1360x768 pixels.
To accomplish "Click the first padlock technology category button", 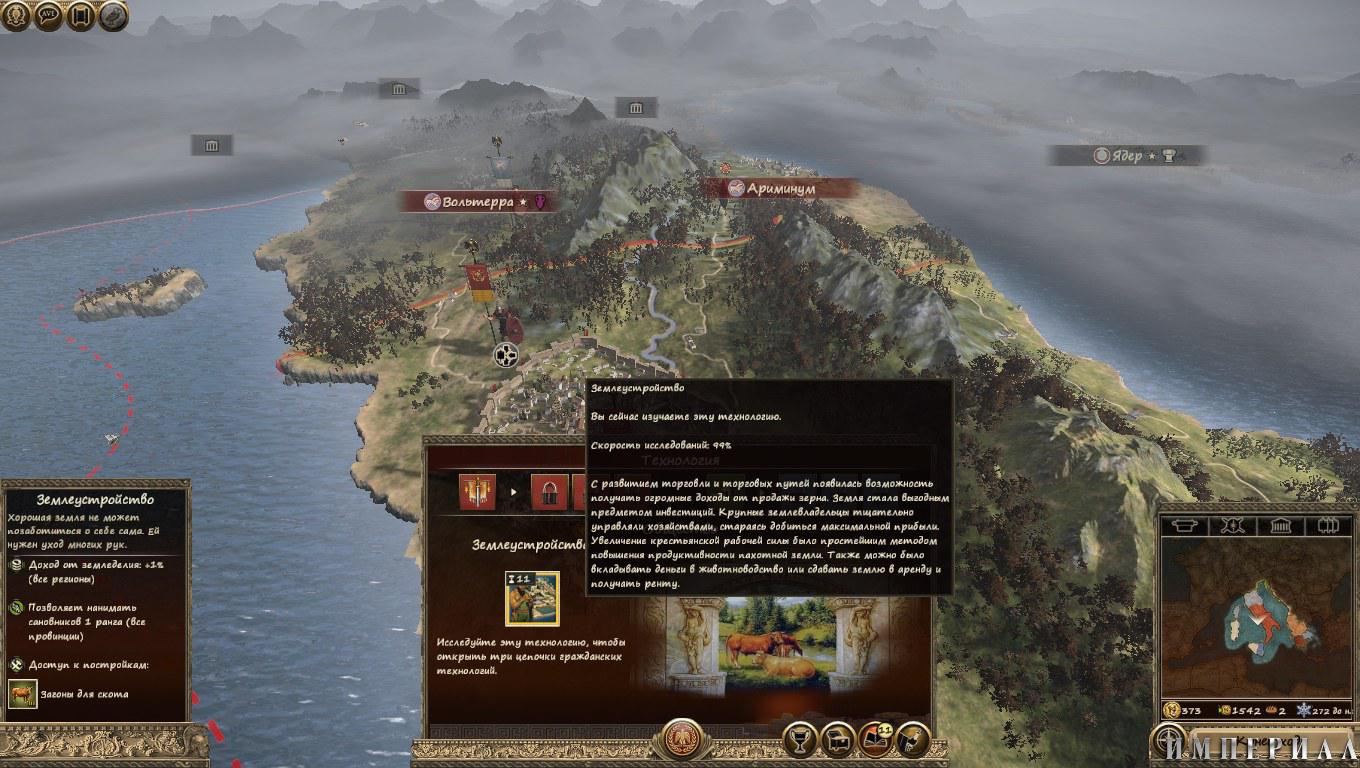I will 549,491.
